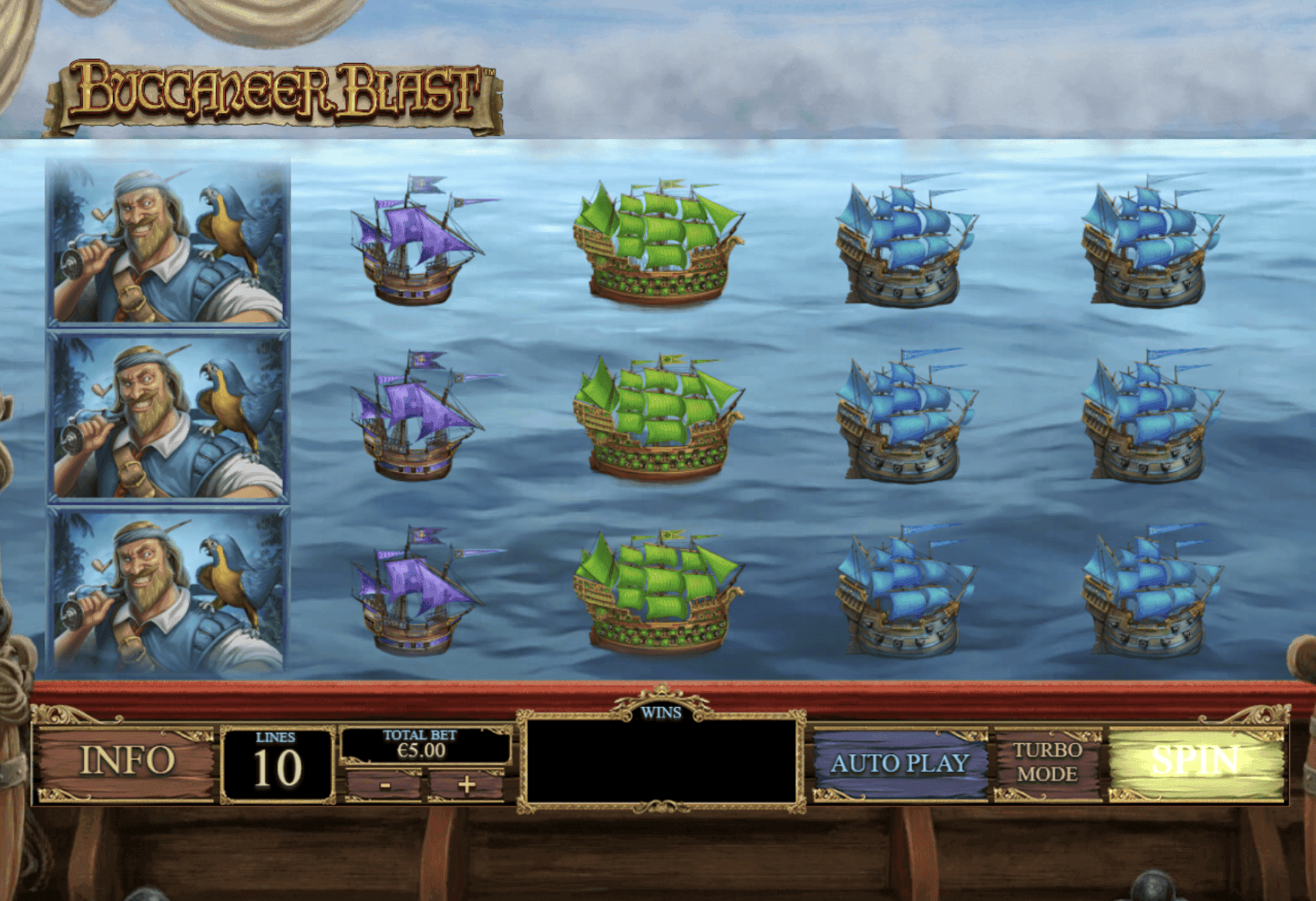Open the INFO paytable screen
Image resolution: width=1316 pixels, height=901 pixels.
[129, 760]
